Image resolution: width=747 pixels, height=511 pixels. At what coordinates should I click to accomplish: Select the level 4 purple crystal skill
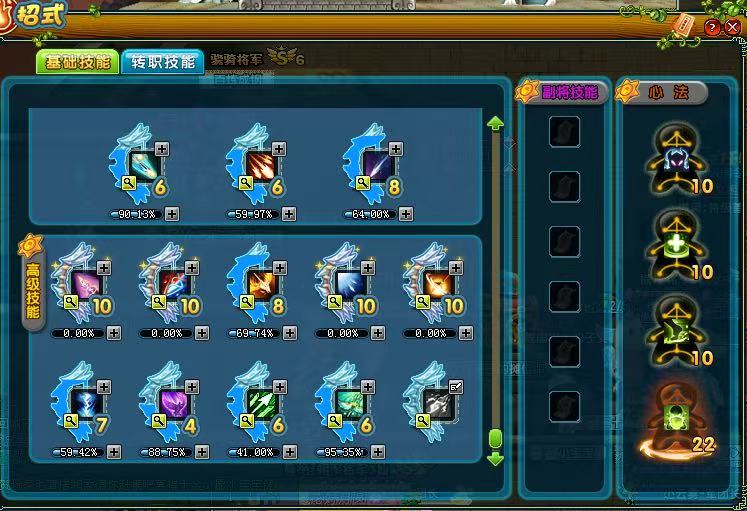[x=171, y=403]
